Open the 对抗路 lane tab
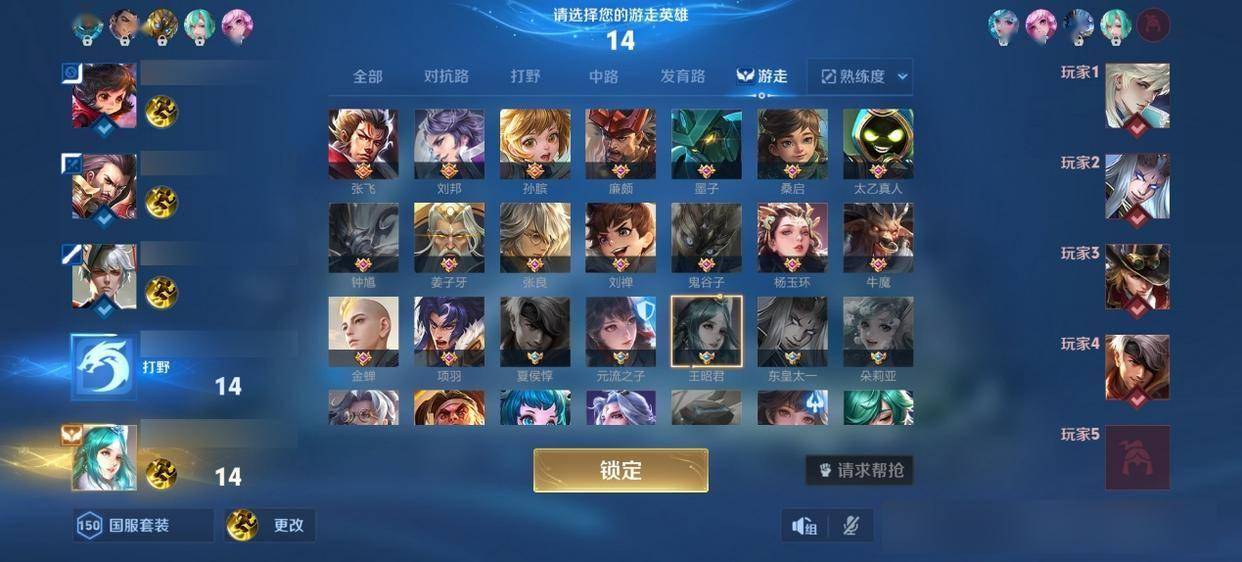 [446, 76]
